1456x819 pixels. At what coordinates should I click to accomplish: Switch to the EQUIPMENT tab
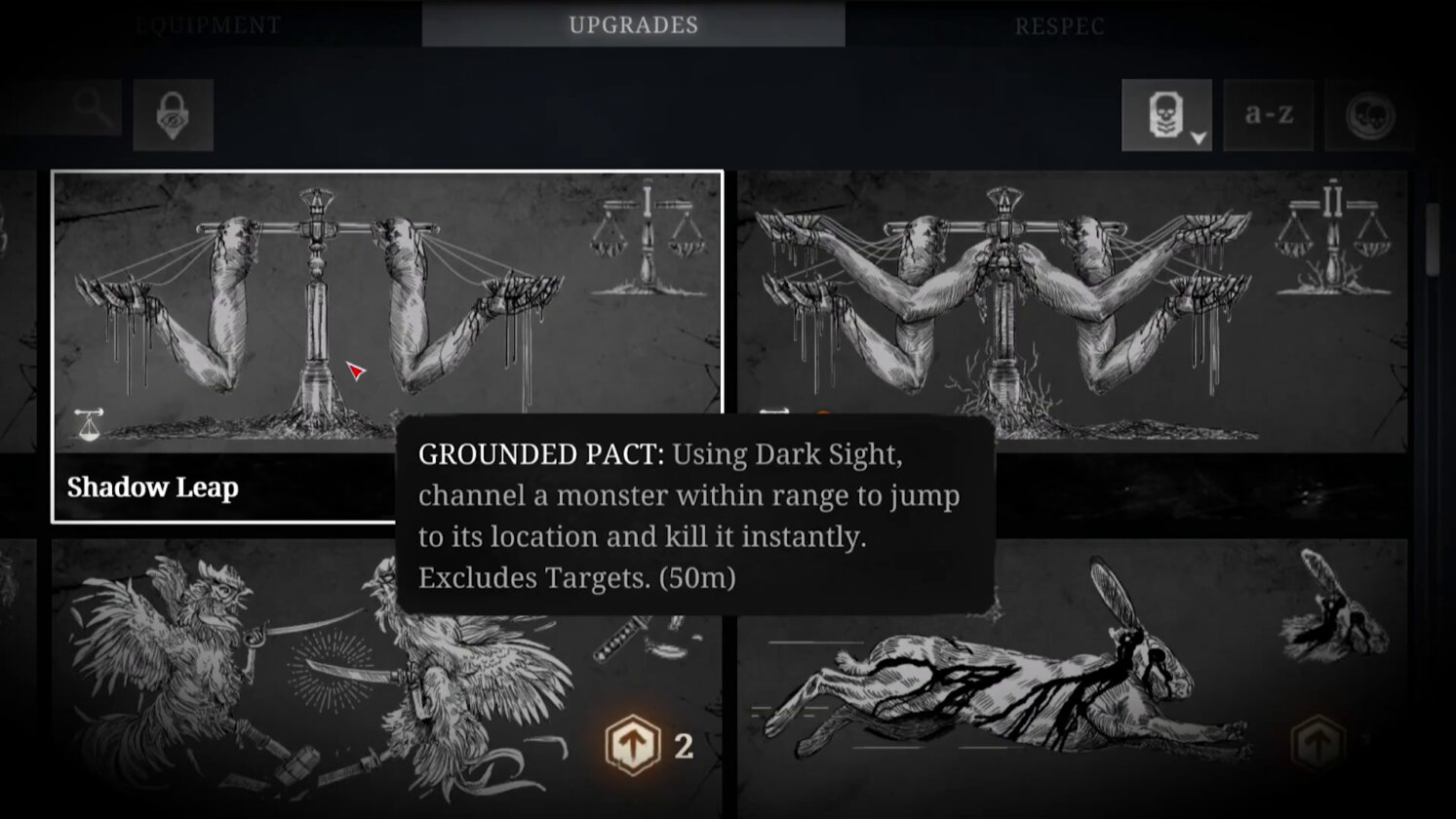209,25
